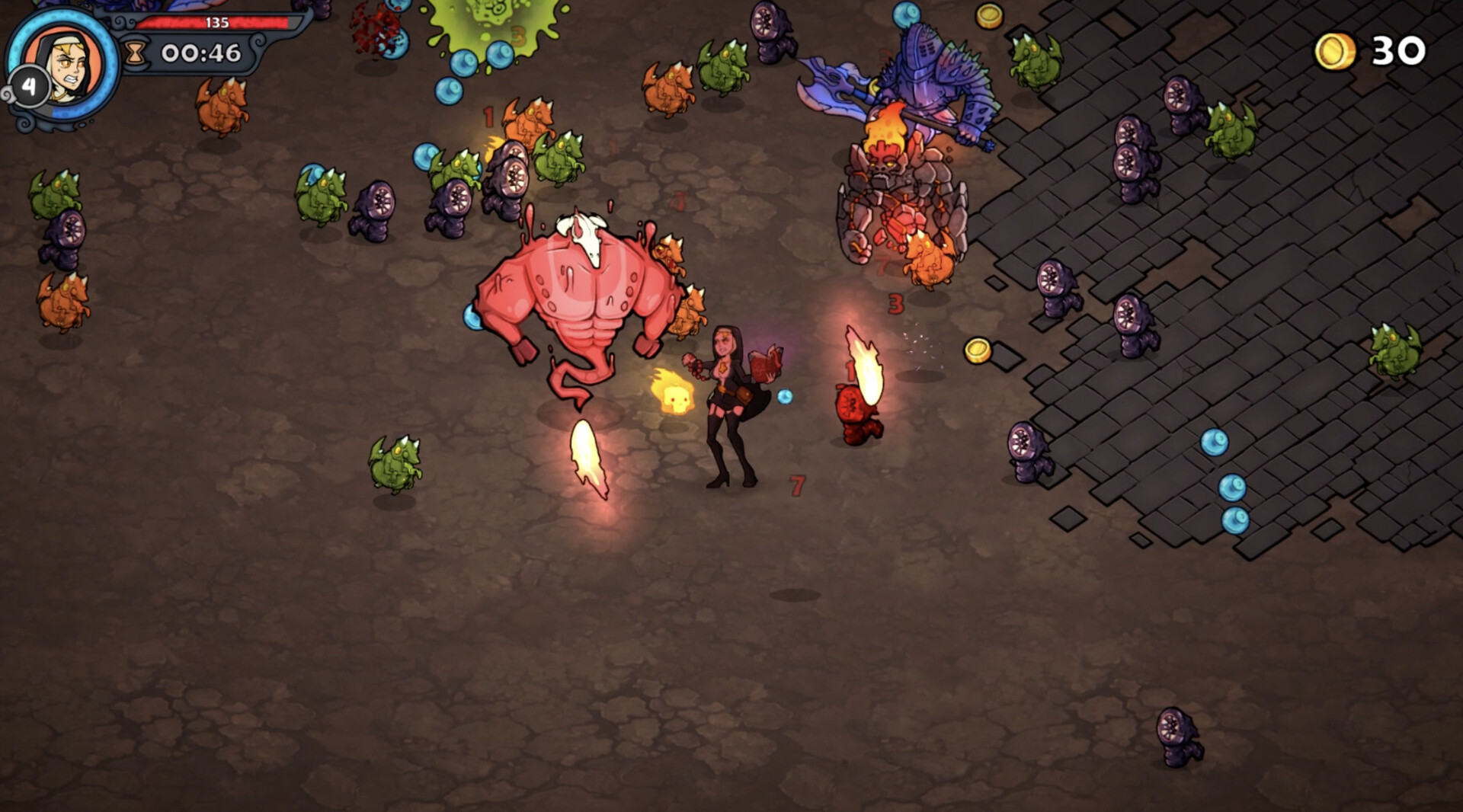Click the blue experience orb beside the player

tap(785, 395)
